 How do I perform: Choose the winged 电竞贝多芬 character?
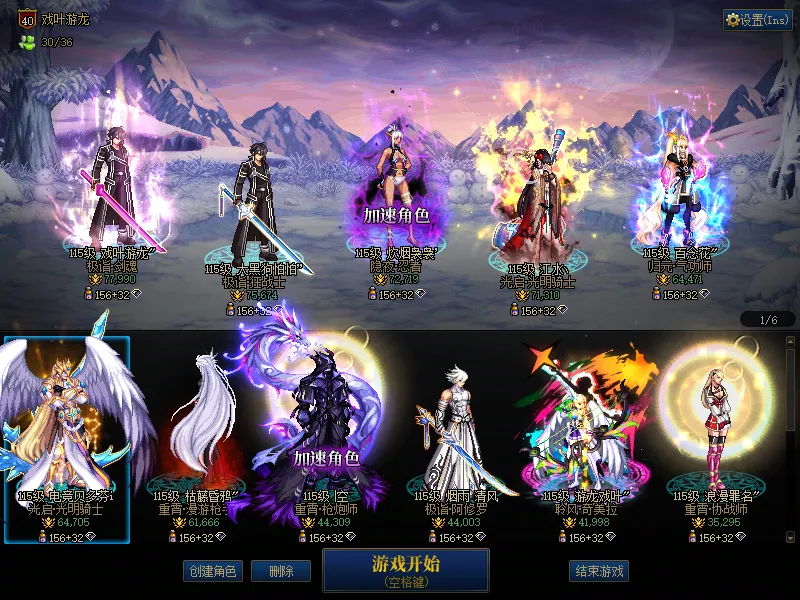point(67,430)
